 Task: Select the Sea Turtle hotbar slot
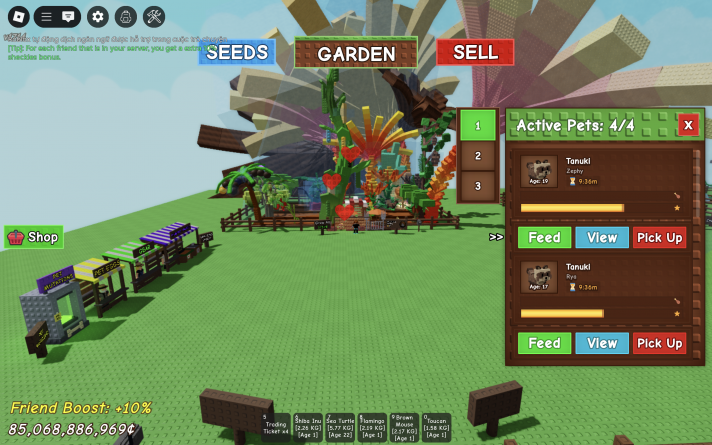(340, 427)
